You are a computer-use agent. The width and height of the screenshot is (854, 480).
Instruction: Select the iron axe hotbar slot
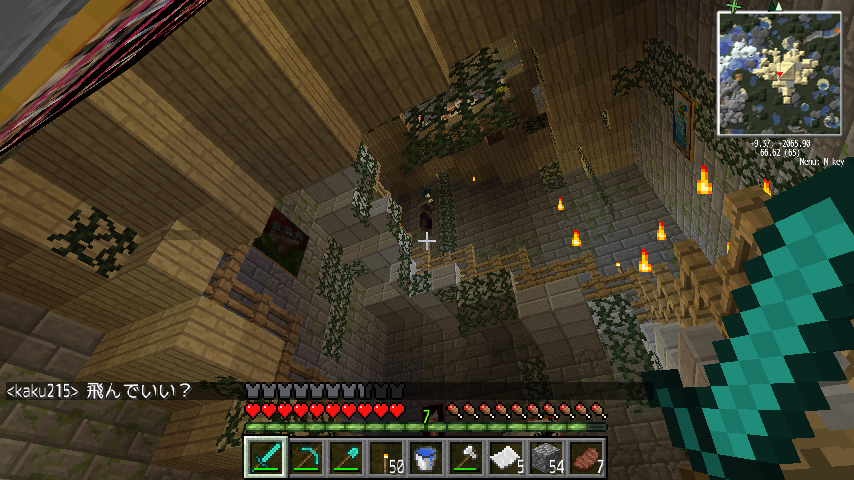tap(466, 458)
